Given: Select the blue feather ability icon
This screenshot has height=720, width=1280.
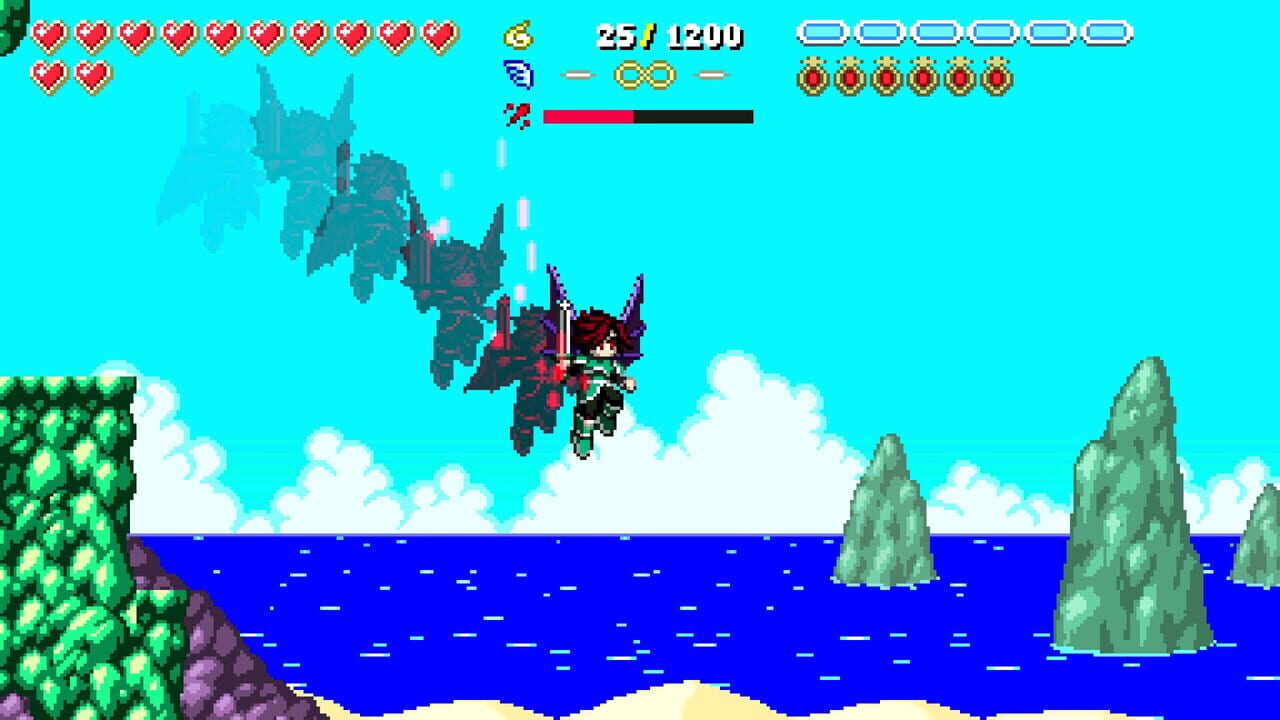Looking at the screenshot, I should 516,73.
